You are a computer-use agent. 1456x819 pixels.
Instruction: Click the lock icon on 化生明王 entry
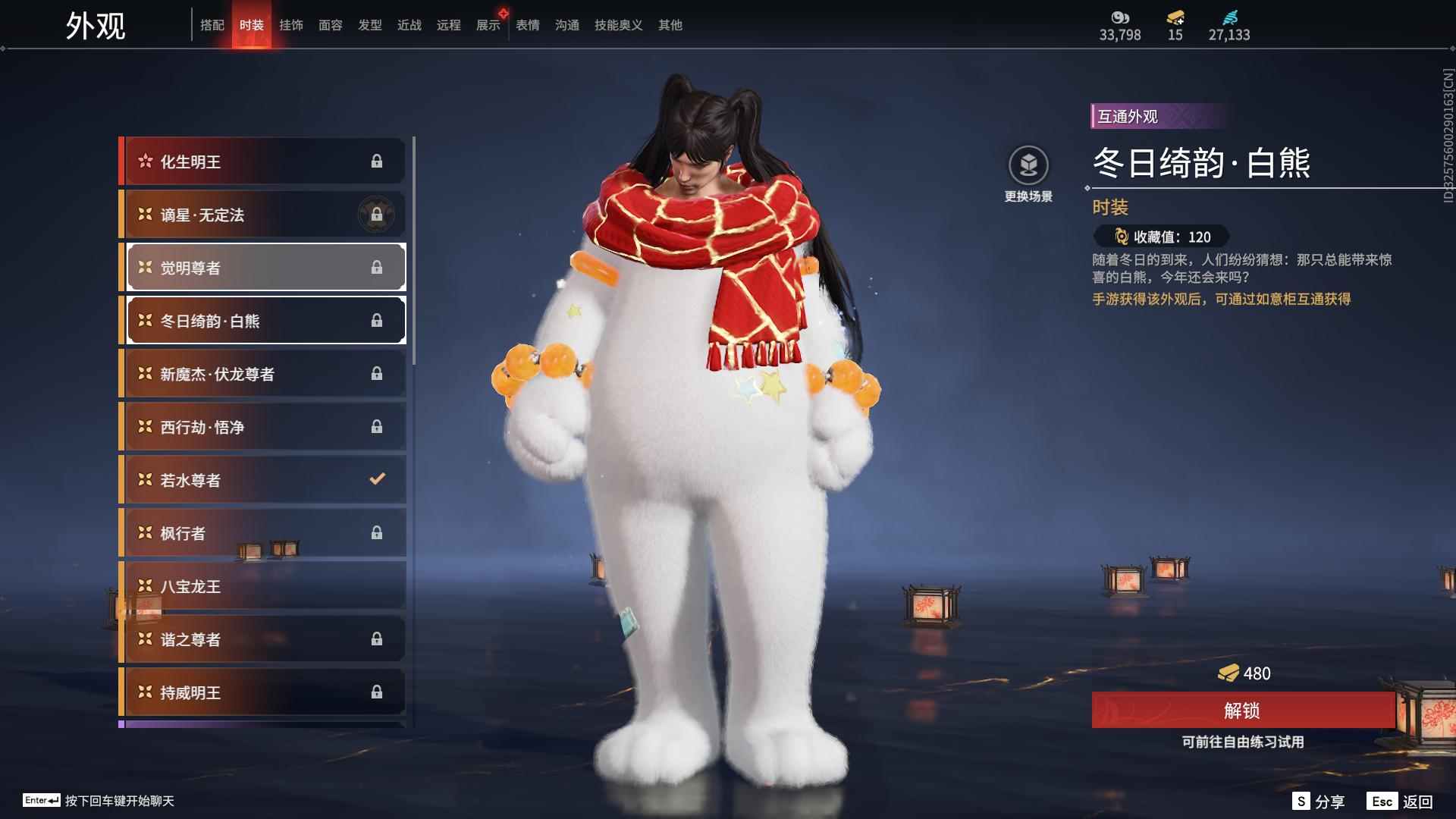pos(377,161)
